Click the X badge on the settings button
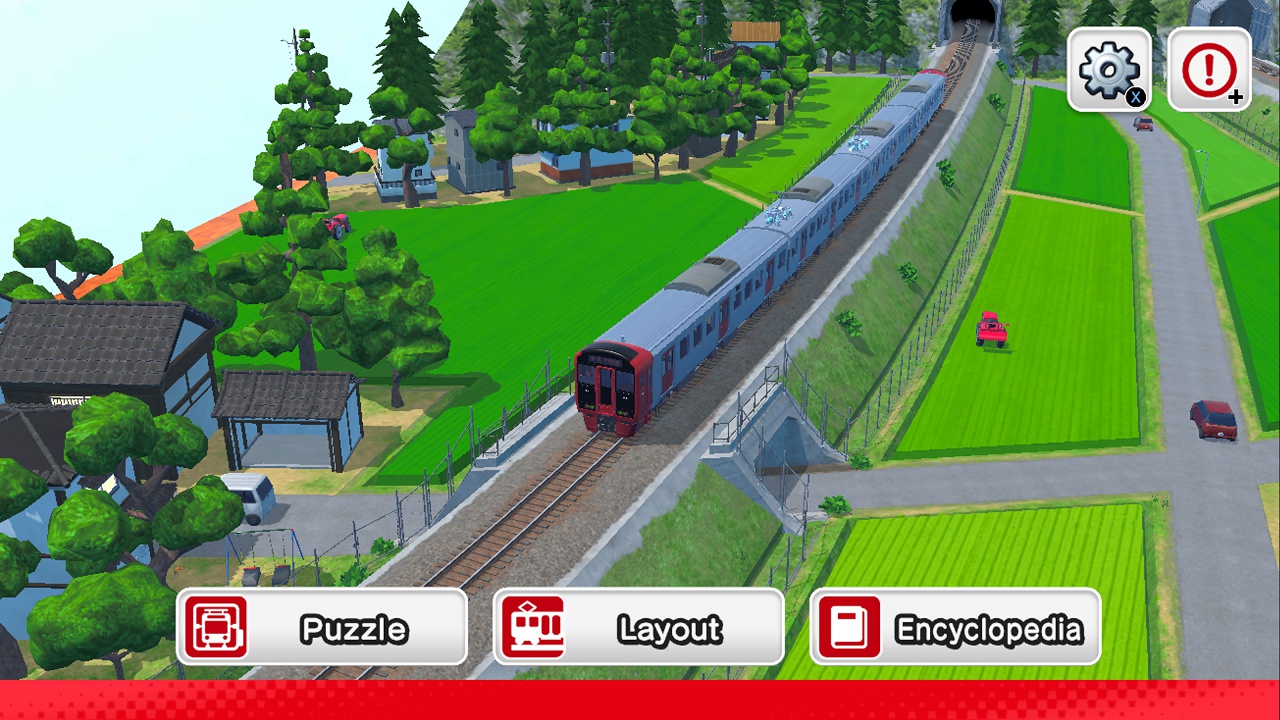Viewport: 1280px width, 720px height. (x=1138, y=98)
